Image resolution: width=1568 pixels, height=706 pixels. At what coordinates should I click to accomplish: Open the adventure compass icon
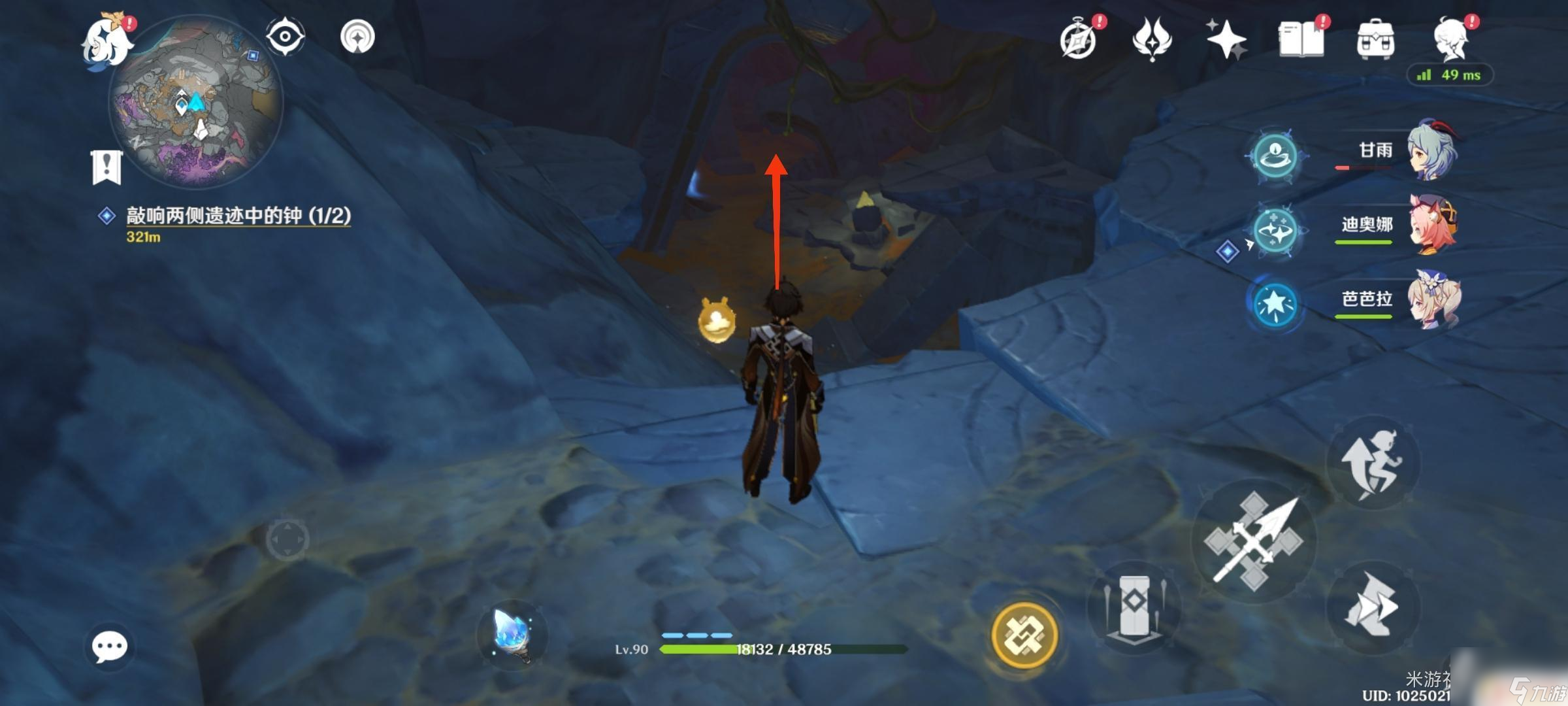tap(1079, 41)
